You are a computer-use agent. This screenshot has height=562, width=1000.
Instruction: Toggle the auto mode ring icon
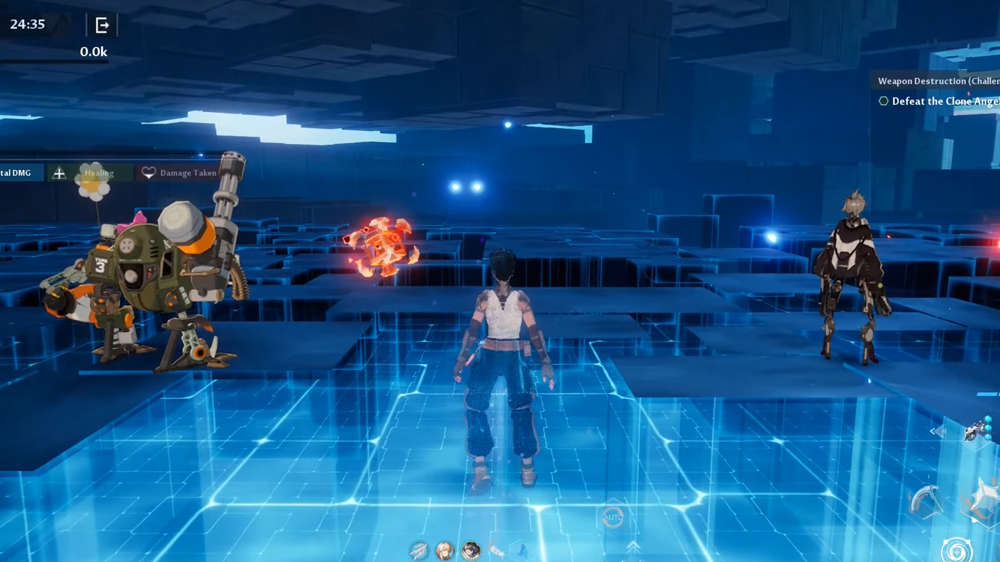pyautogui.click(x=613, y=516)
